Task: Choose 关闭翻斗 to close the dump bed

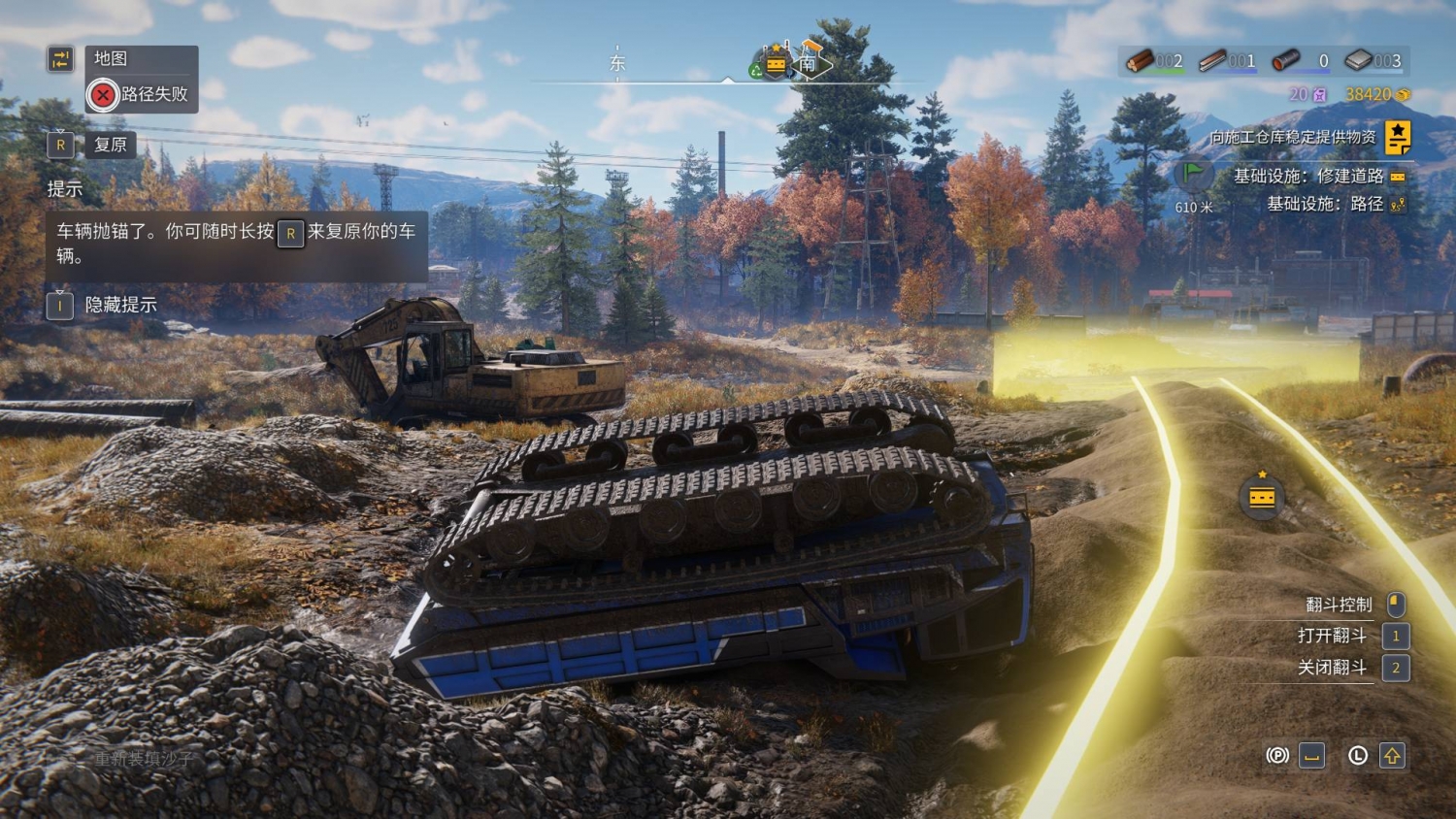Action: tap(1332, 668)
